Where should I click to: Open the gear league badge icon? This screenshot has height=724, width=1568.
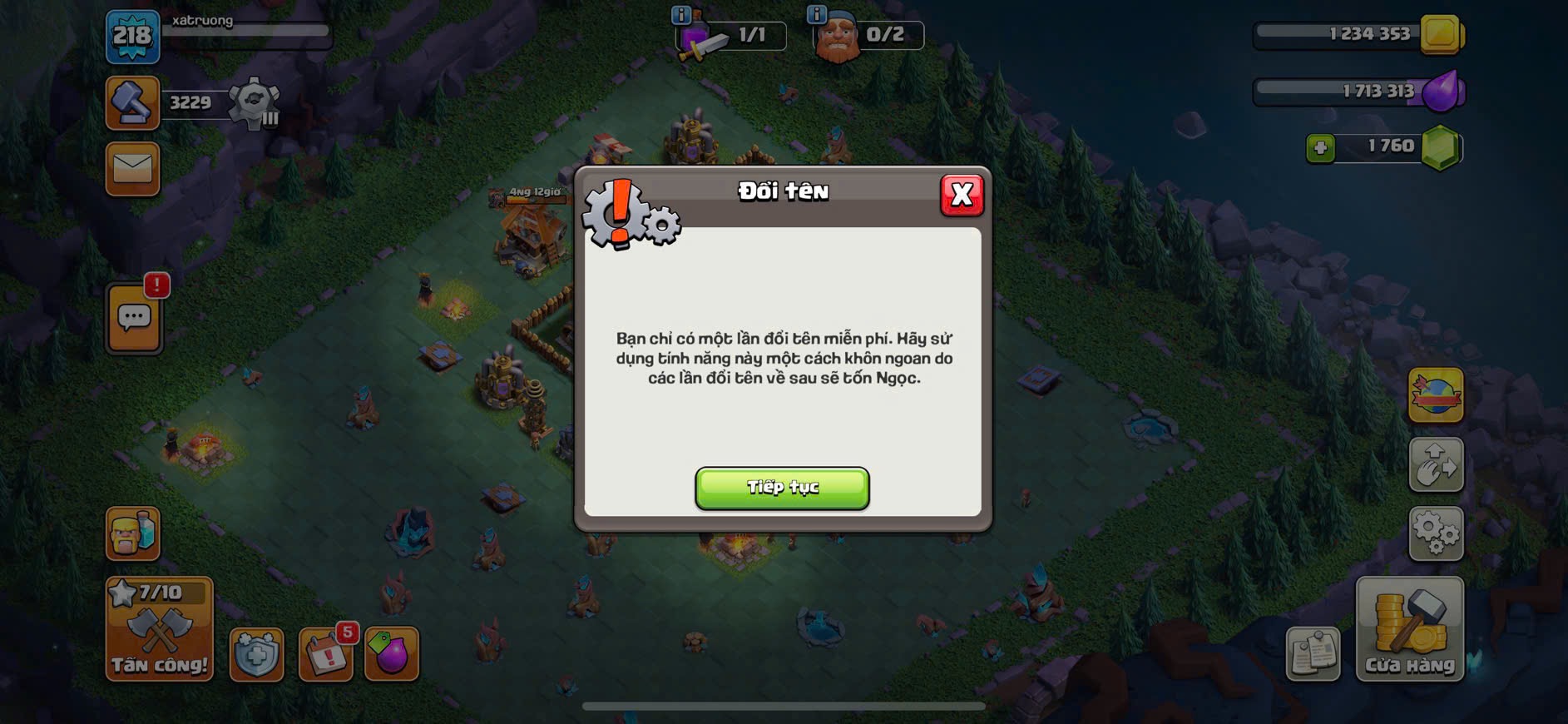[x=253, y=103]
